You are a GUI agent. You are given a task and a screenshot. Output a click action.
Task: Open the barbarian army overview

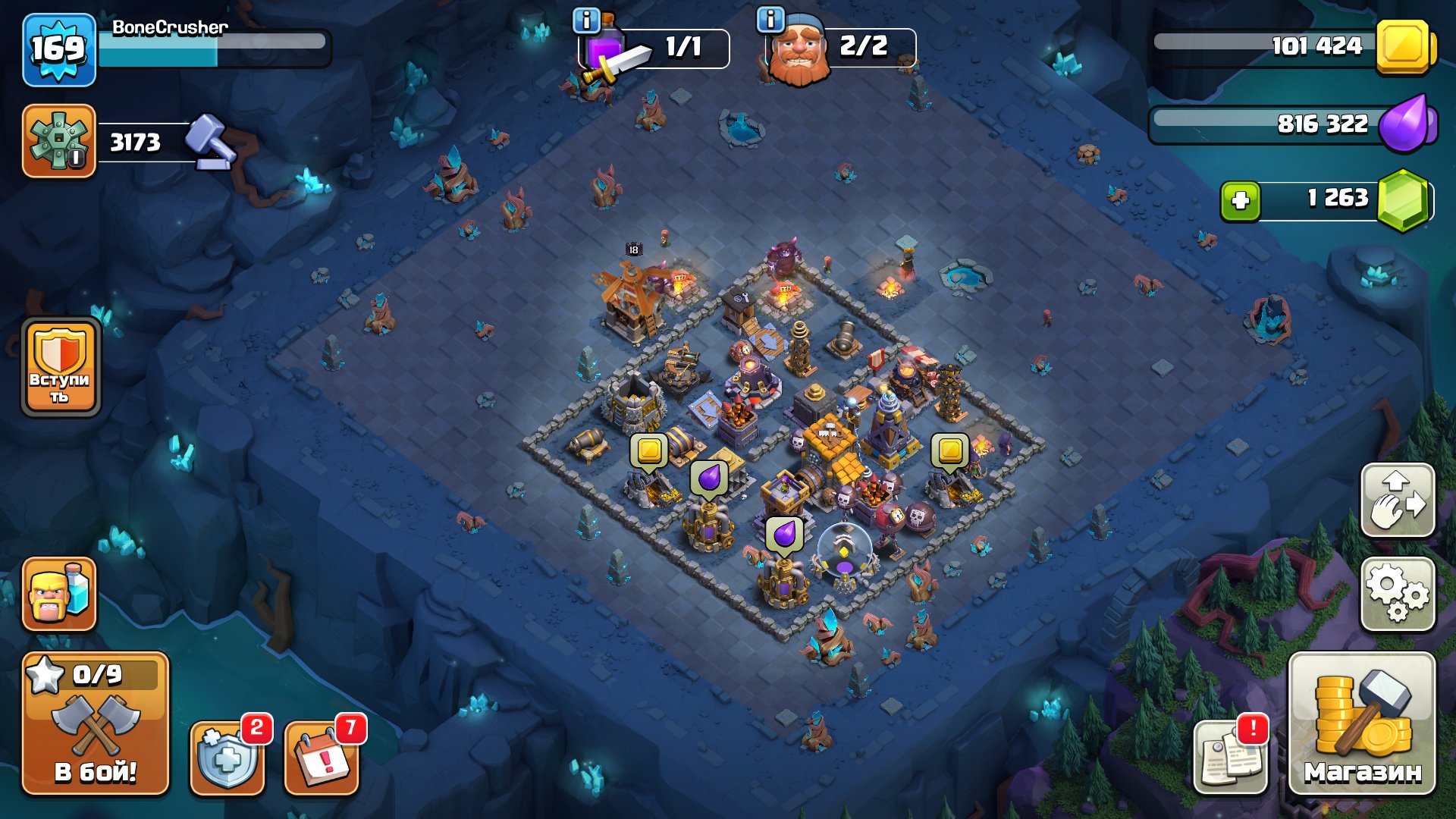point(59,595)
